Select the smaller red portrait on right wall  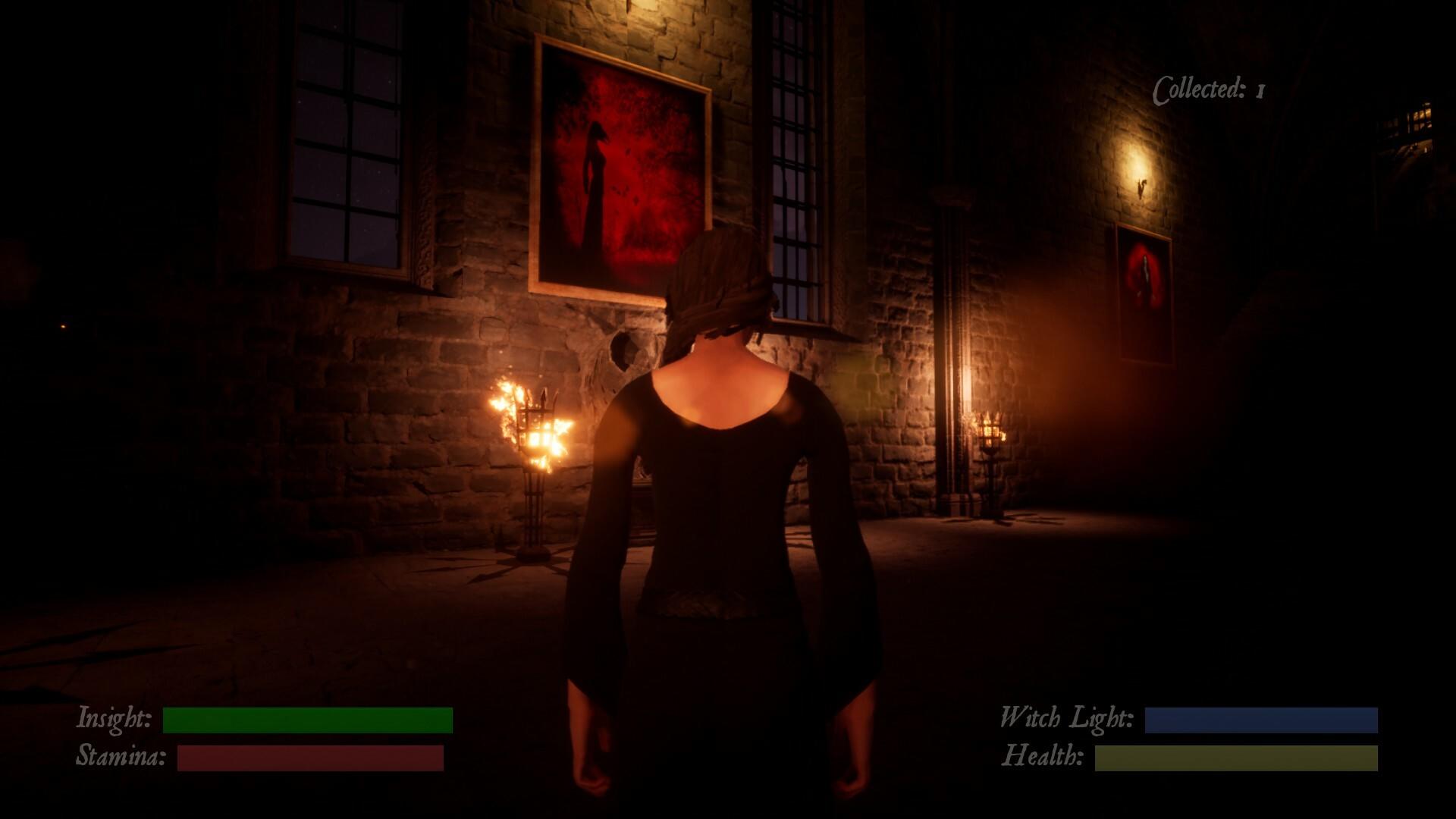pyautogui.click(x=1144, y=281)
